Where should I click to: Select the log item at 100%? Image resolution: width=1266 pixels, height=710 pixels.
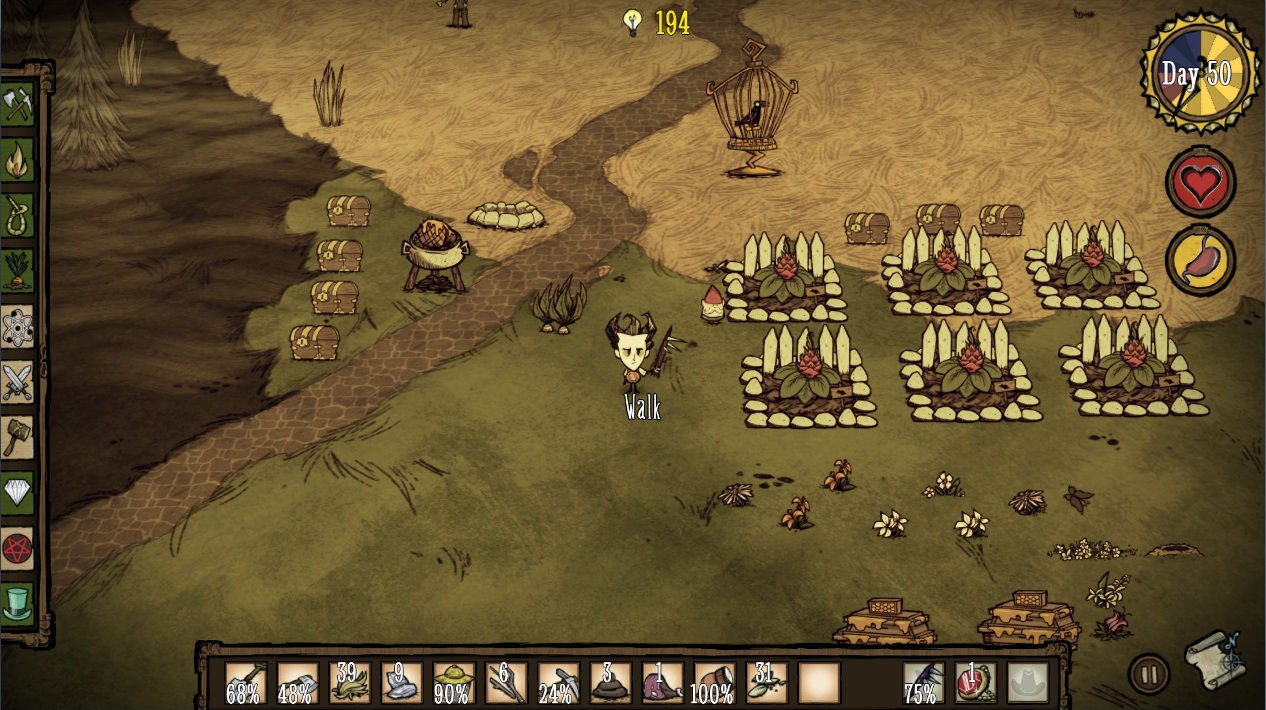tap(713, 682)
